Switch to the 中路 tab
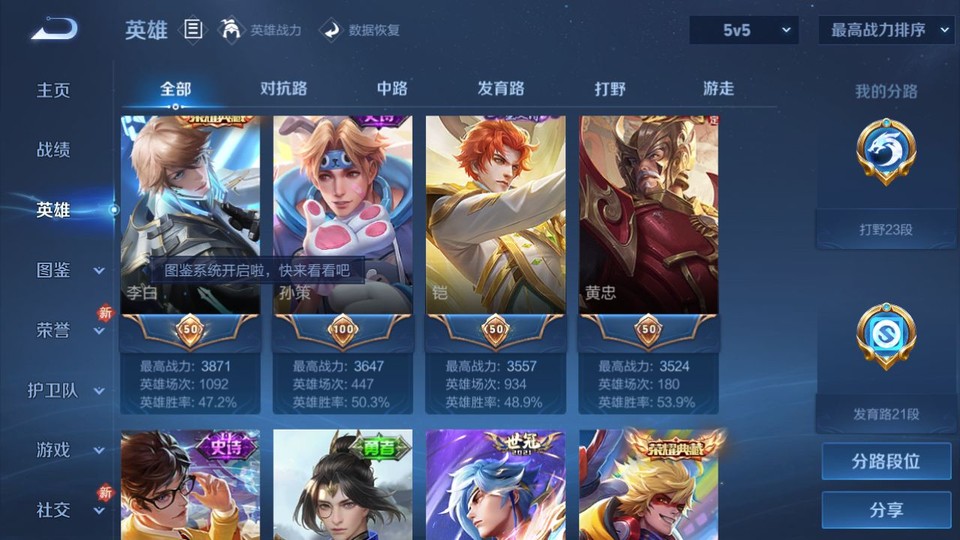The image size is (960, 540). coord(392,88)
